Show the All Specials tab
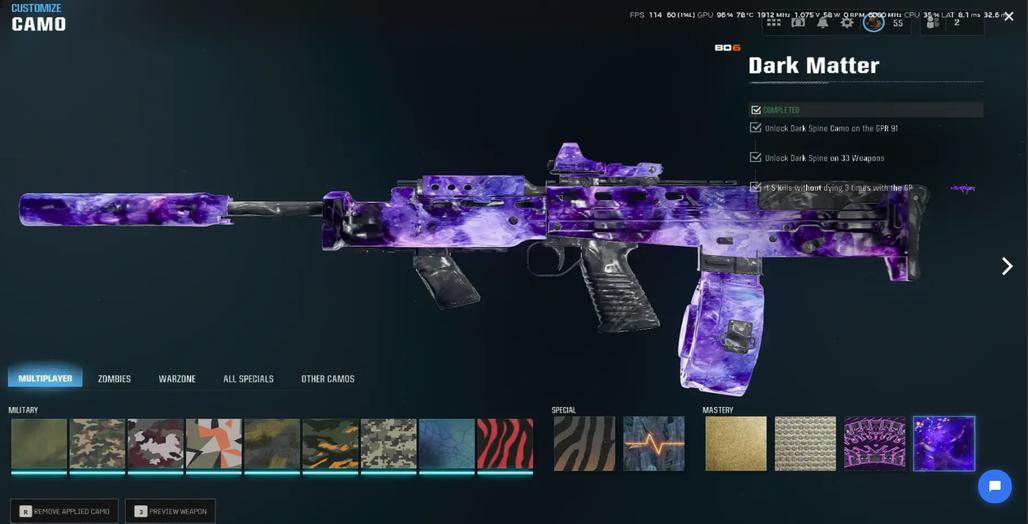 pyautogui.click(x=248, y=379)
